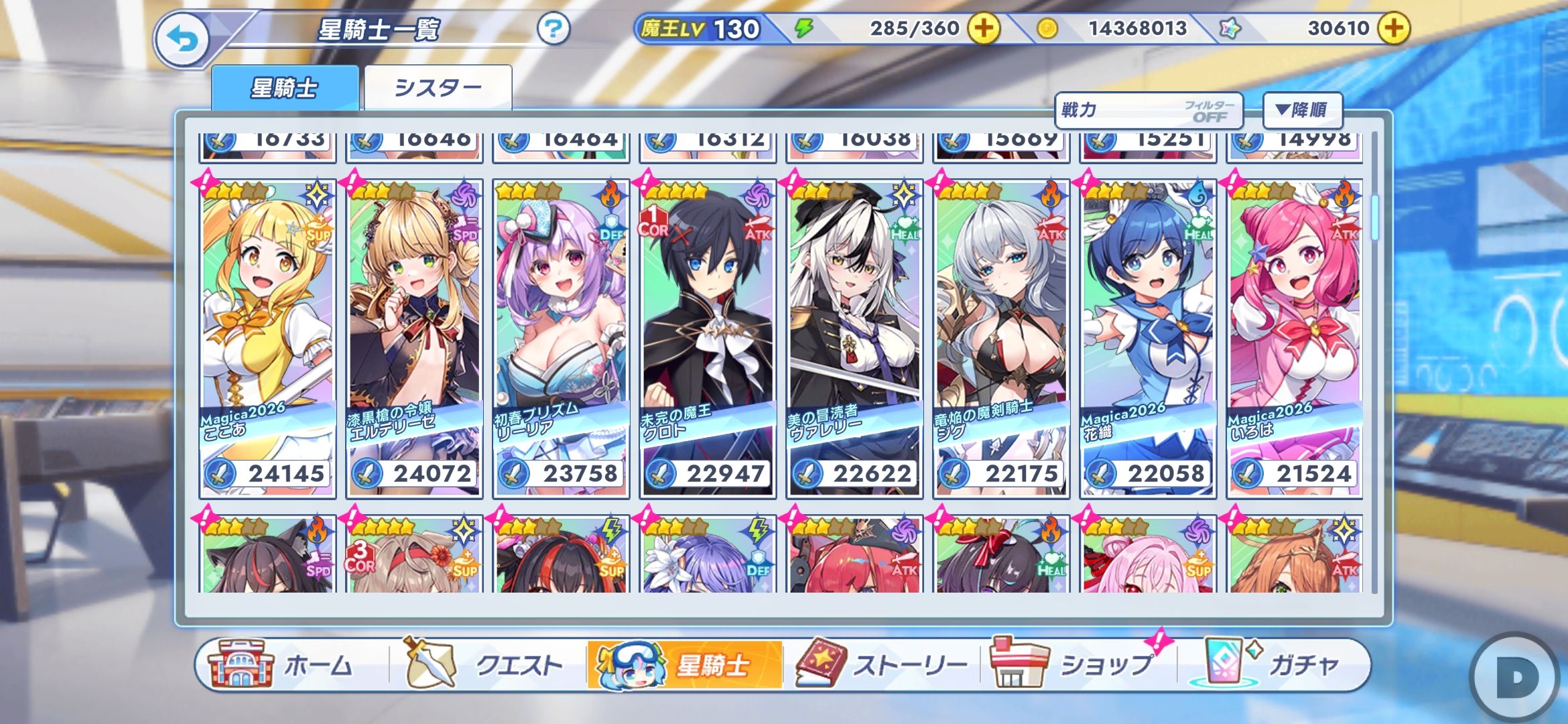This screenshot has height=724, width=1568.
Task: Choose the 漆黒槍の令嬢 エルテリーゼ card
Action: [414, 339]
